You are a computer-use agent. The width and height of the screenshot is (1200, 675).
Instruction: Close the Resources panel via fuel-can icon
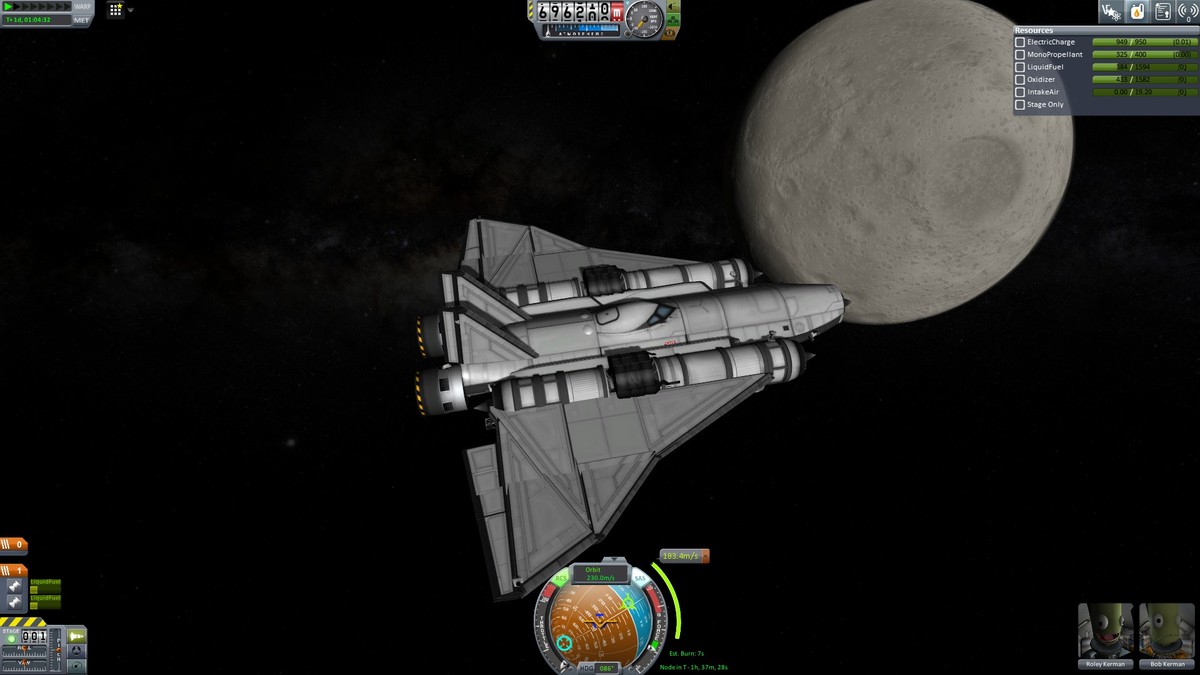(x=1137, y=12)
